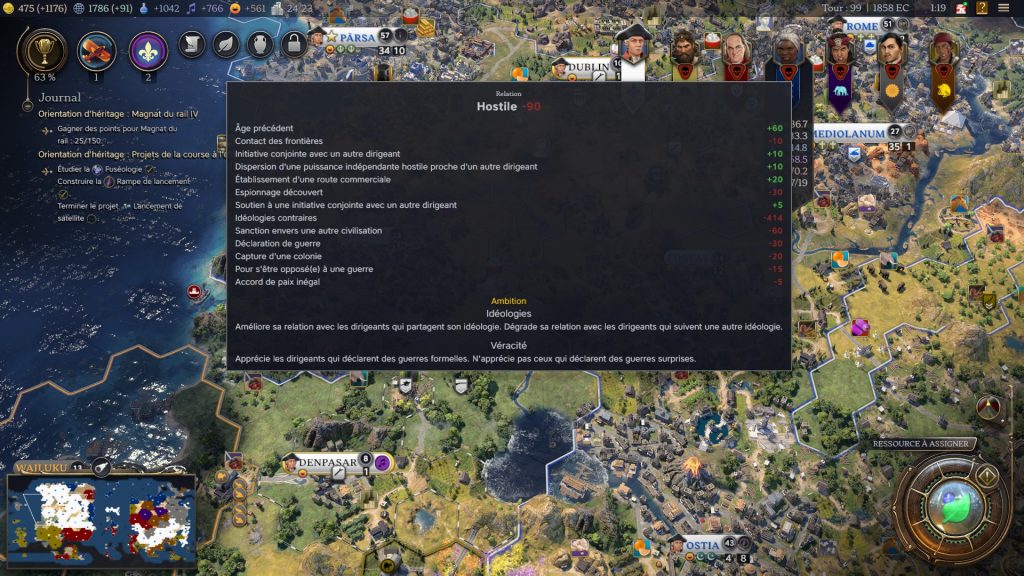Open the main menu hamburger icon
1024x576 pixels.
1004,8
